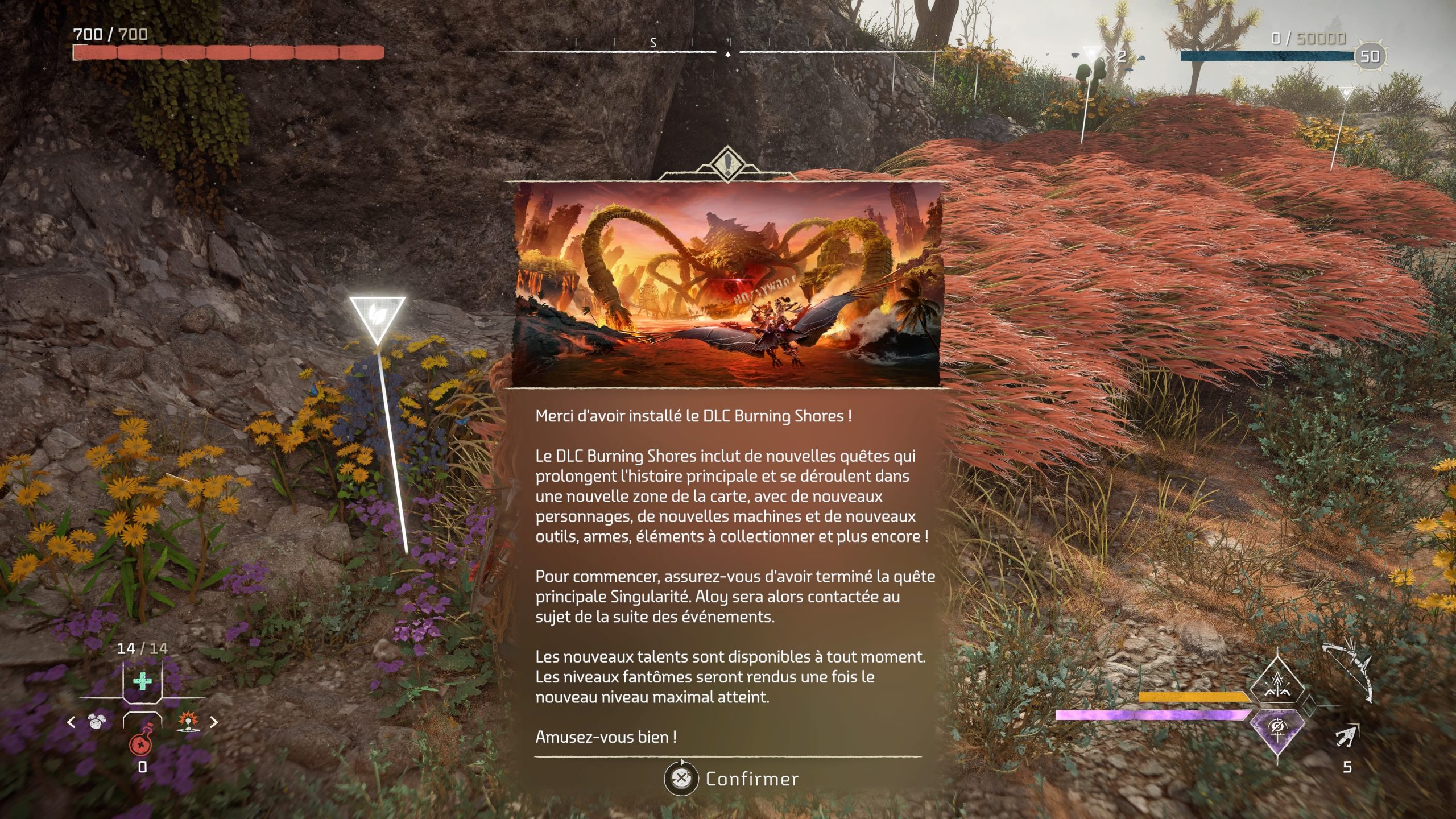
Task: Use the red health potion flask
Action: coord(140,742)
